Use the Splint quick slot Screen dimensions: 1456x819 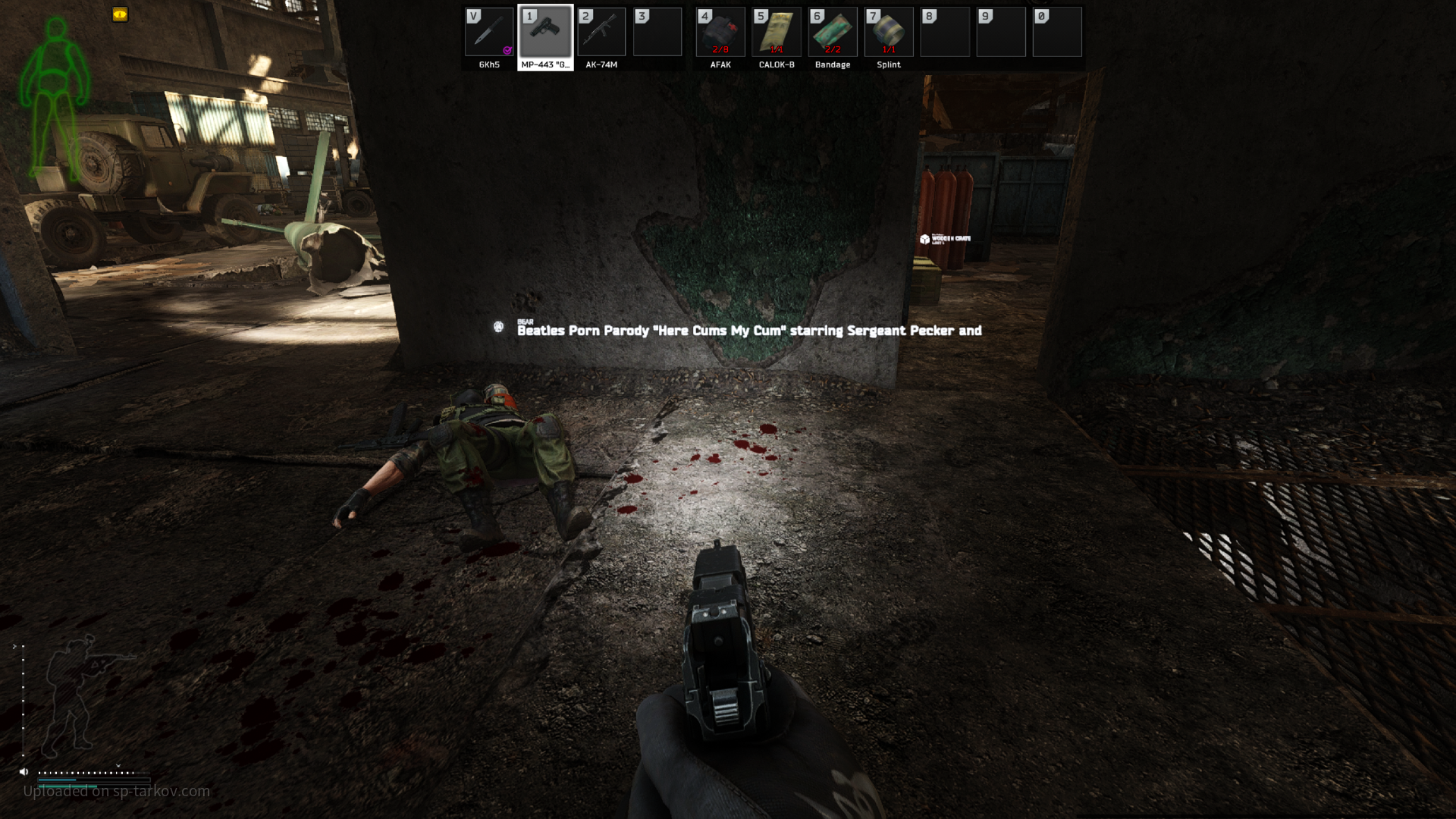coord(889,33)
